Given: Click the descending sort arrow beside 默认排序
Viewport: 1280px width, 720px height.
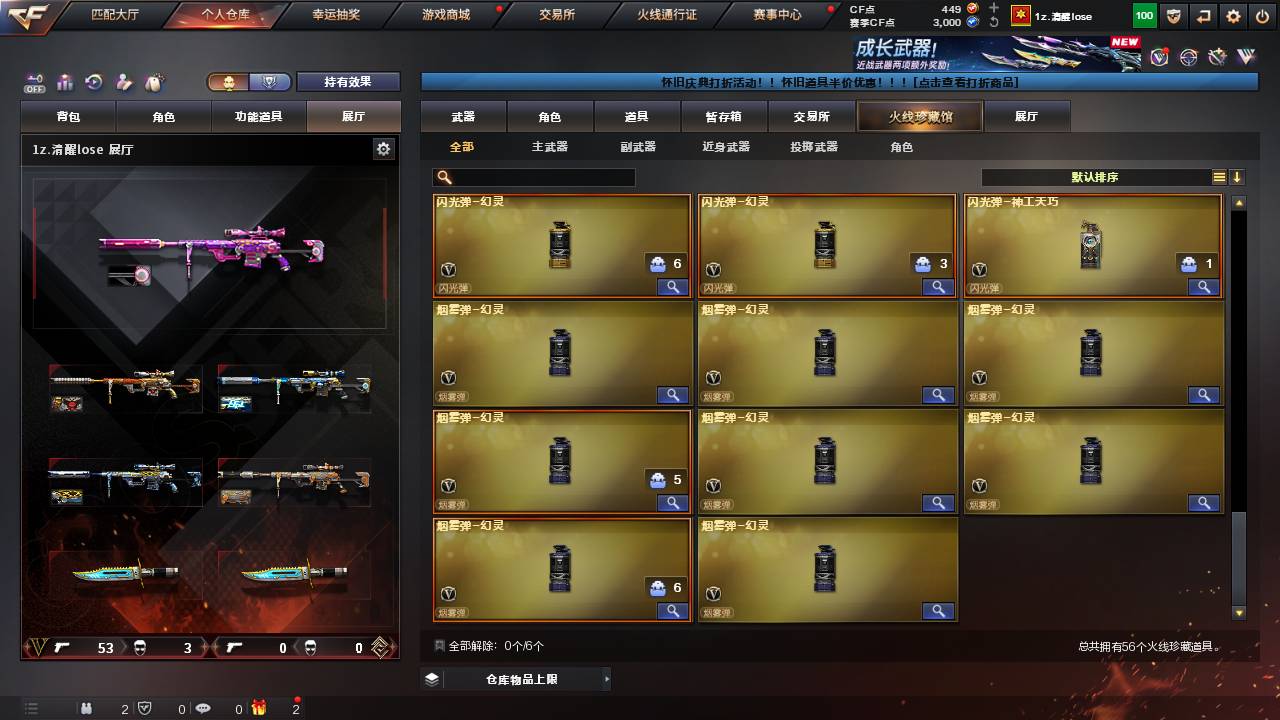Looking at the screenshot, I should tap(1238, 178).
